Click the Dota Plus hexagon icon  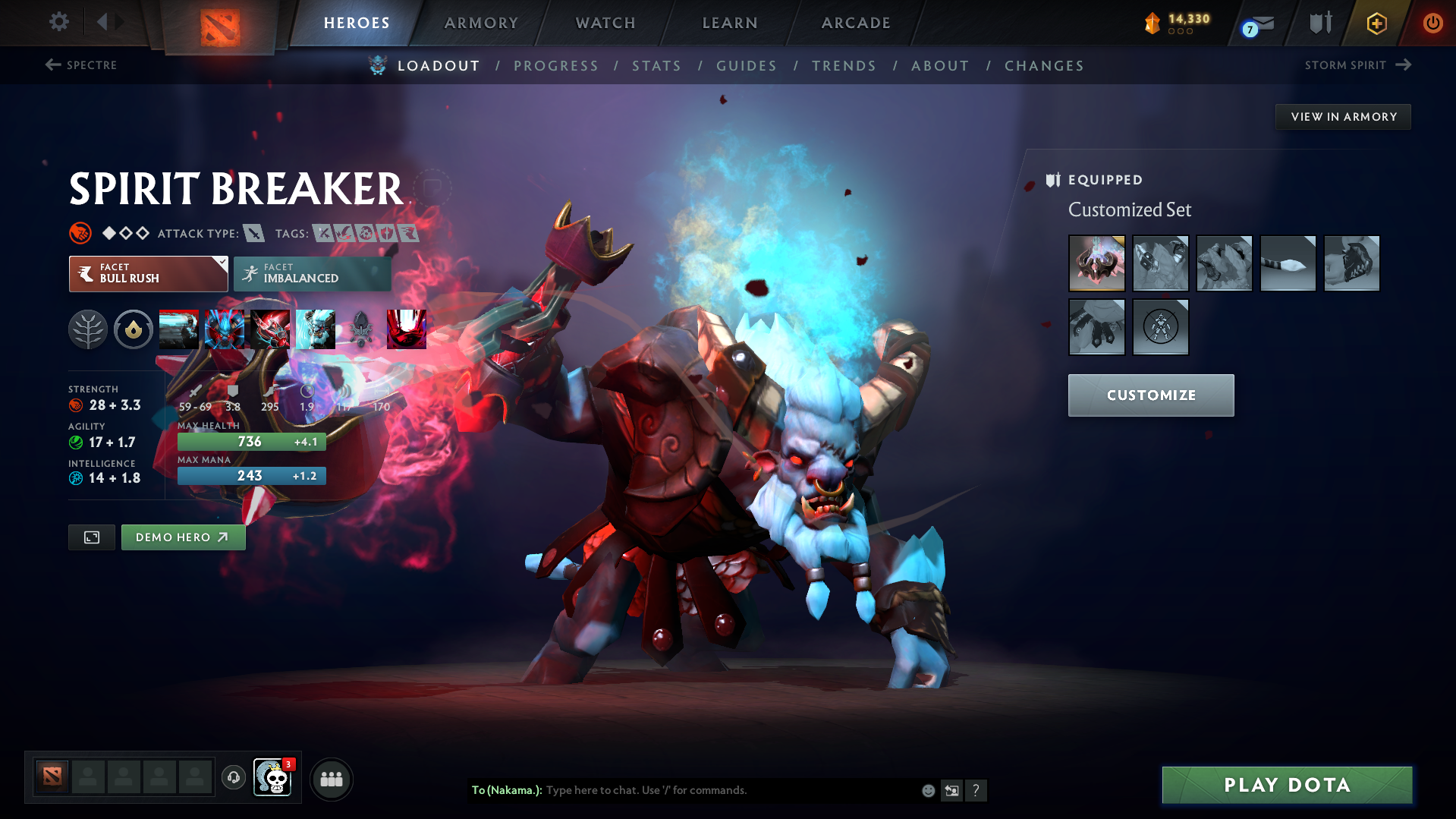[1376, 23]
